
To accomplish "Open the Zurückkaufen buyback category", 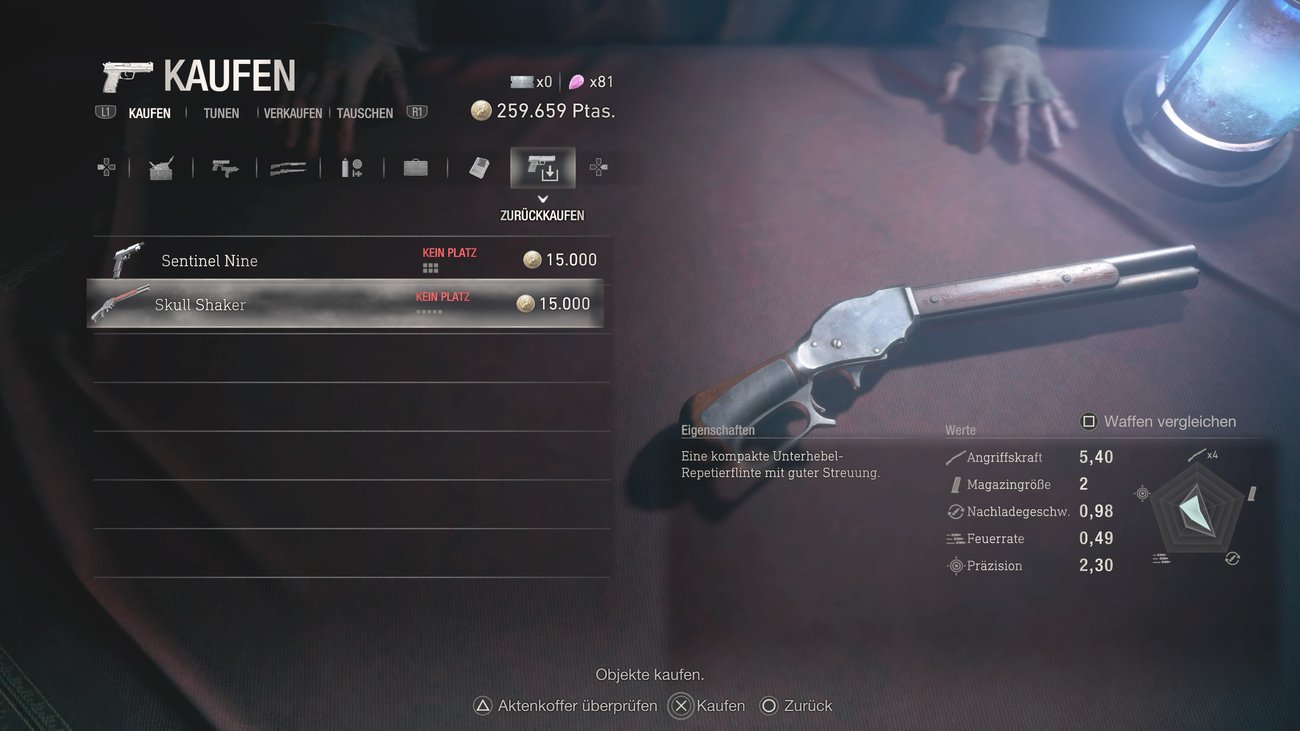I will [x=542, y=168].
